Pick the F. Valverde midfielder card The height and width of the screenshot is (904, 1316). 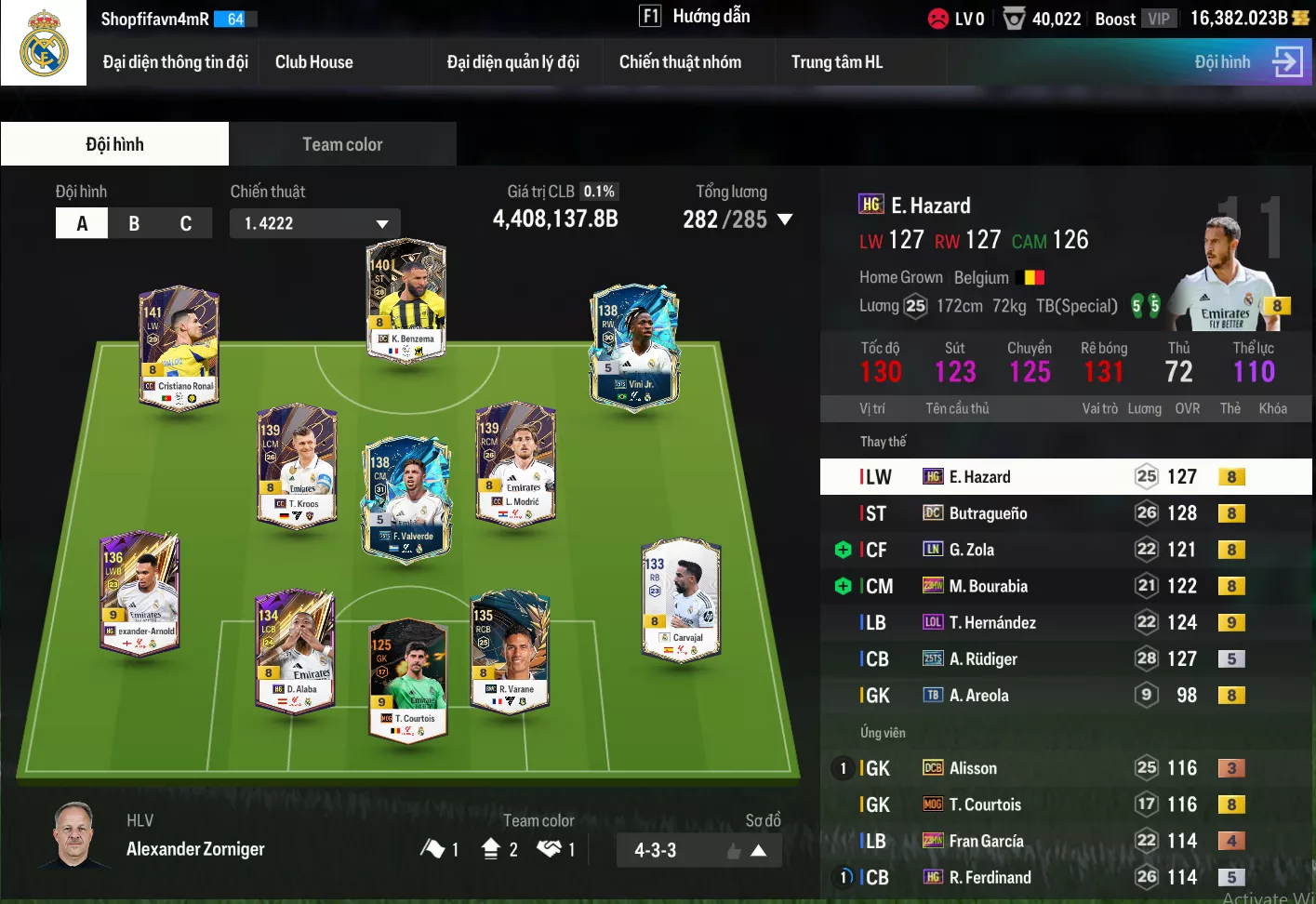[406, 499]
